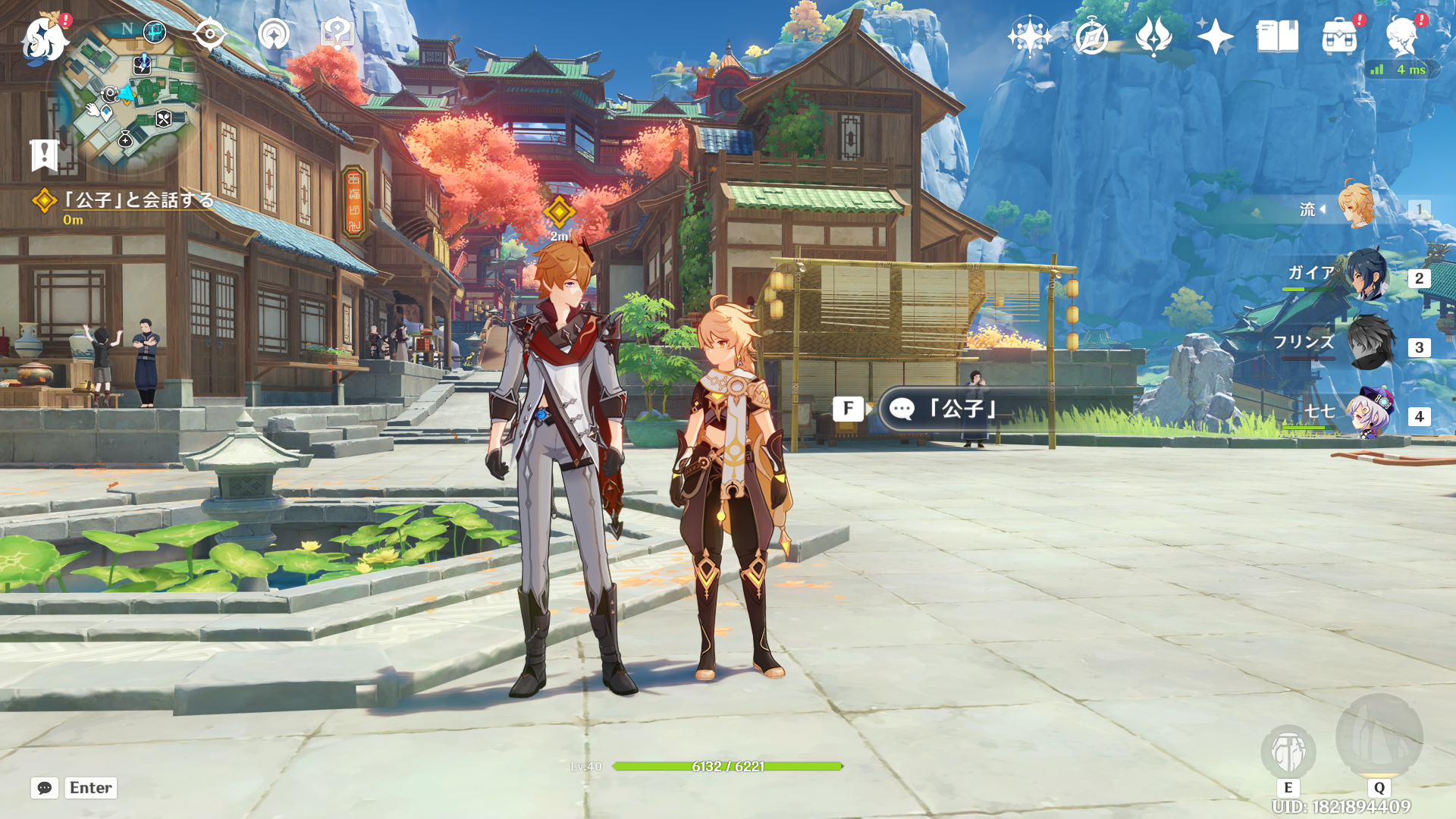Select the 「公子」と会話する quest tracker

[x=136, y=200]
